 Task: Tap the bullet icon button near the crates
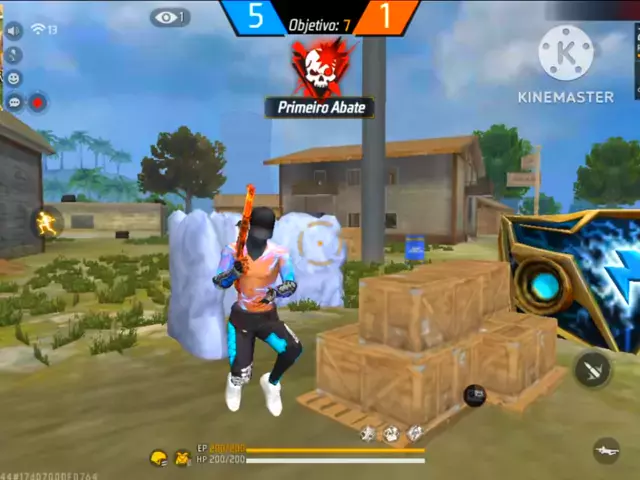[592, 369]
